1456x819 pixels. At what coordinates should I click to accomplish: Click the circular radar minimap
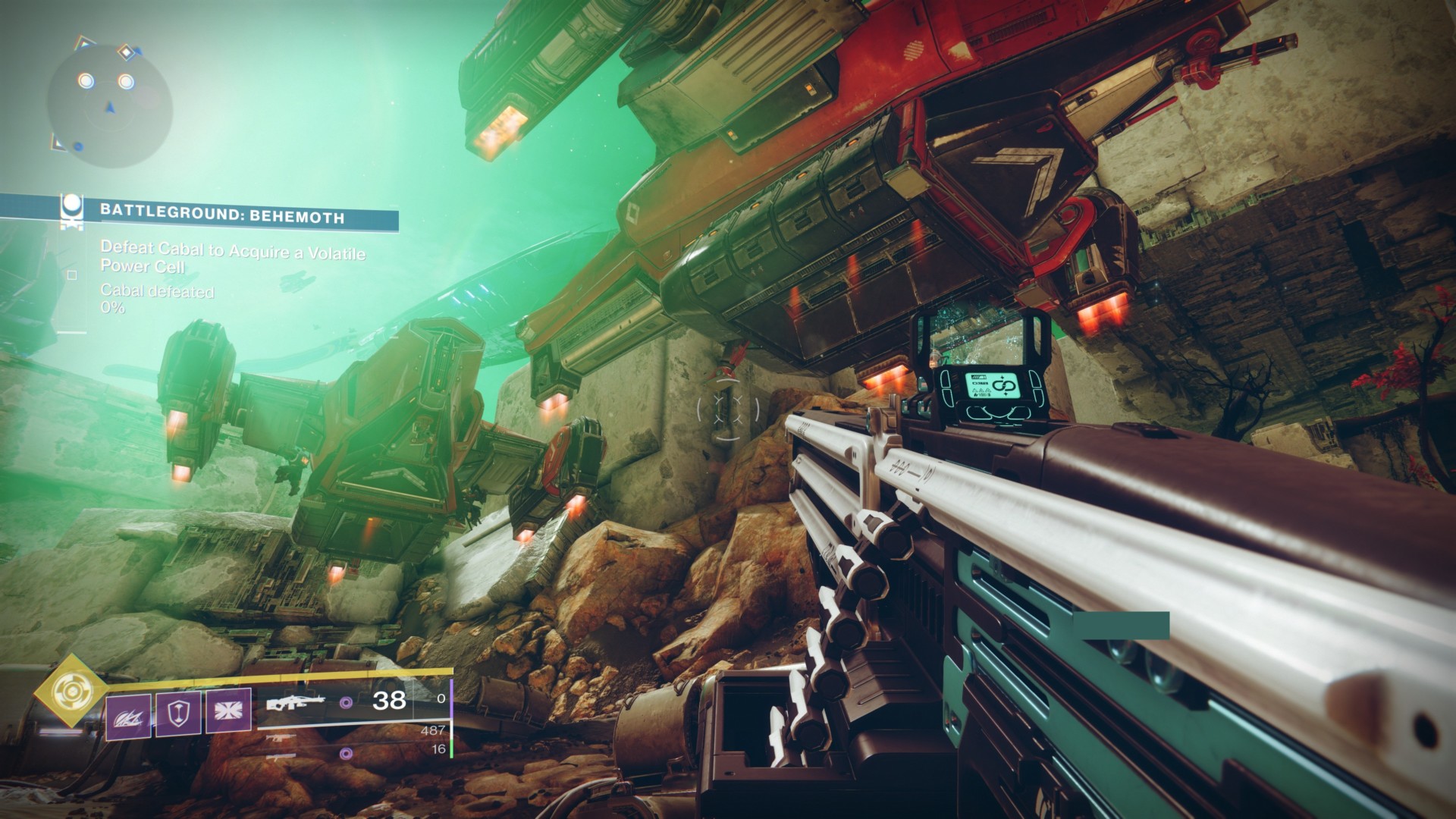coord(108,104)
